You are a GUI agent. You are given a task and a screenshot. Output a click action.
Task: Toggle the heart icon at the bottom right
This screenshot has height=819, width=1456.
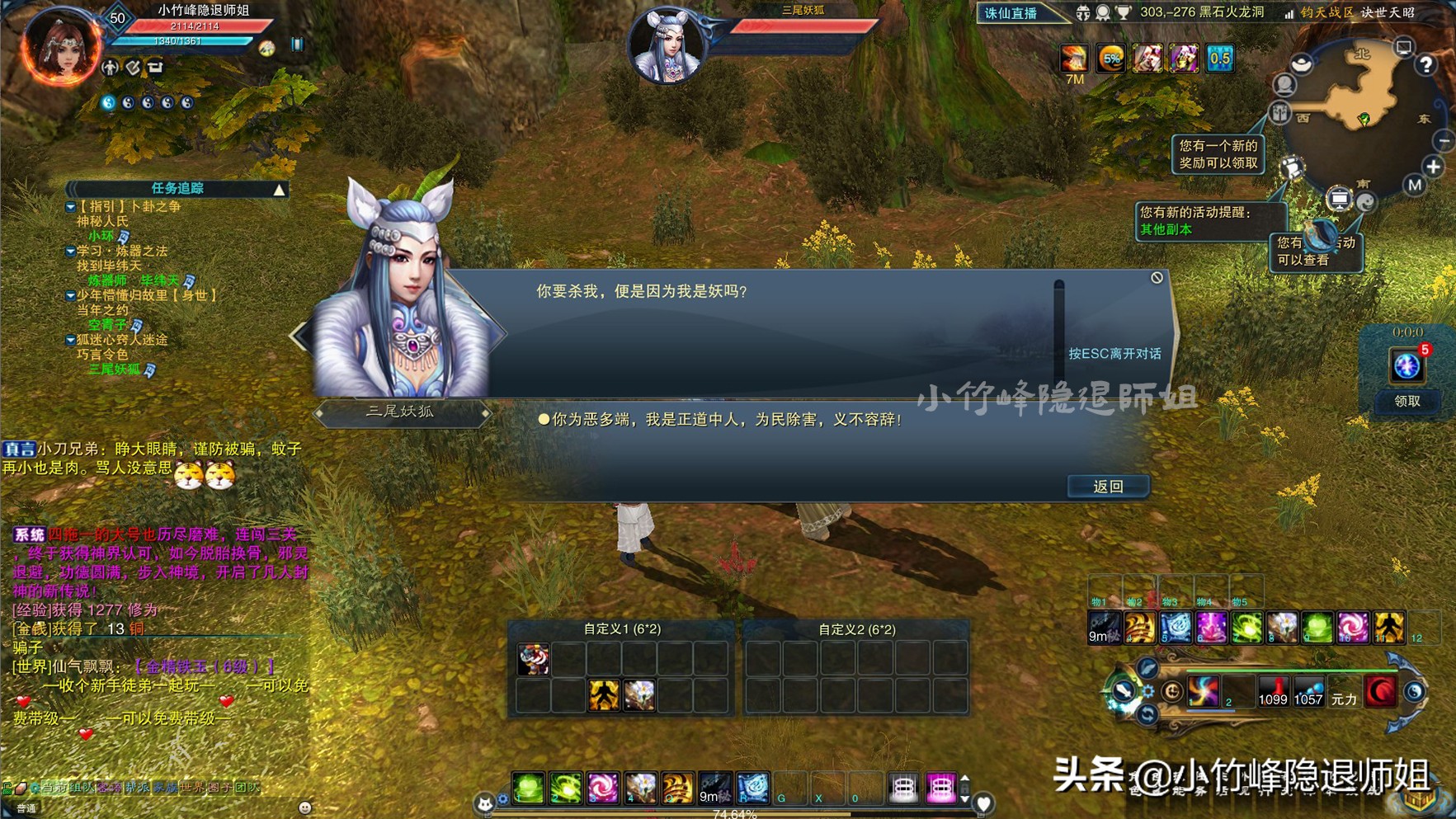pos(984,804)
